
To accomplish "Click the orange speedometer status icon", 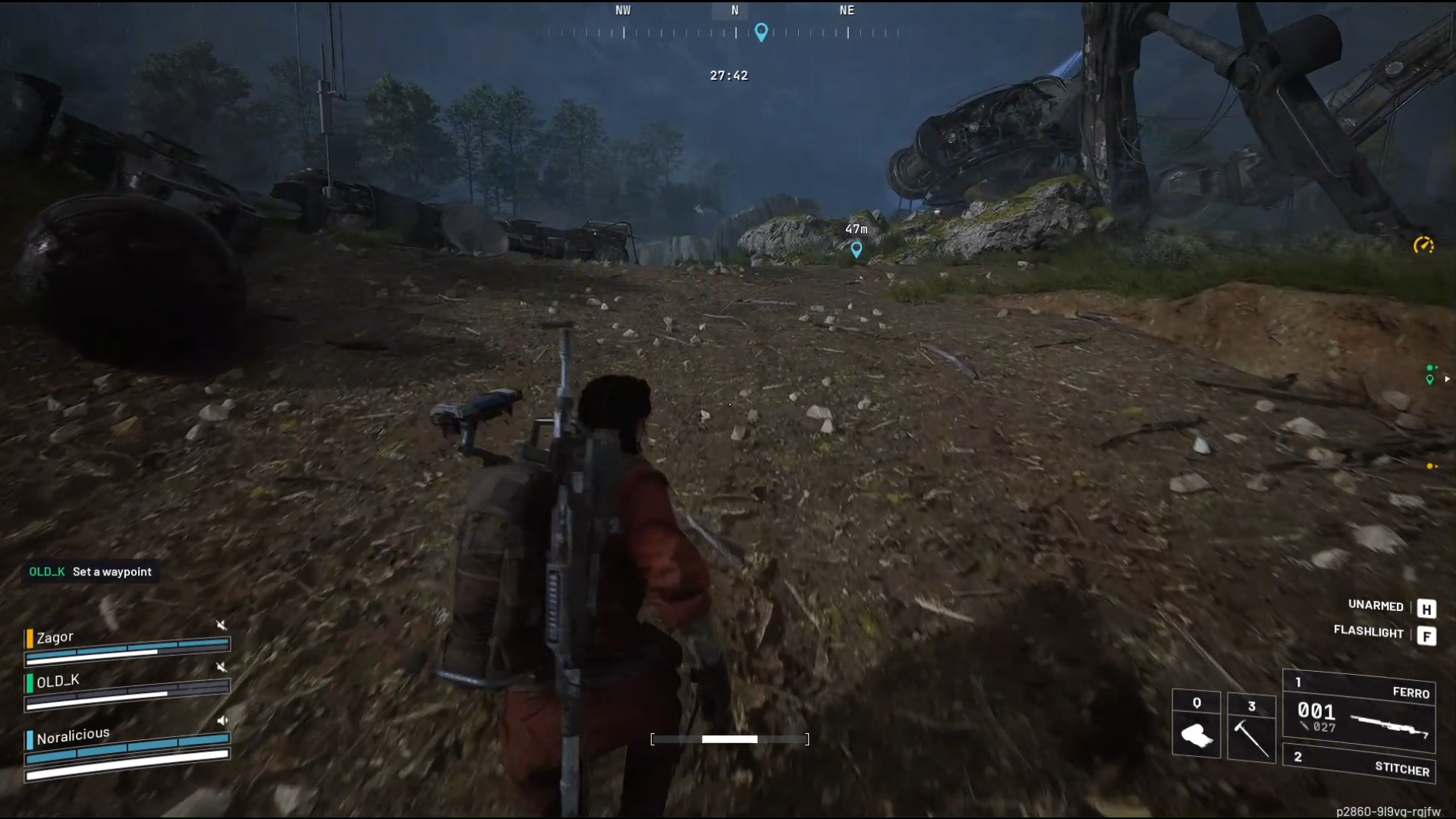I will (1423, 245).
